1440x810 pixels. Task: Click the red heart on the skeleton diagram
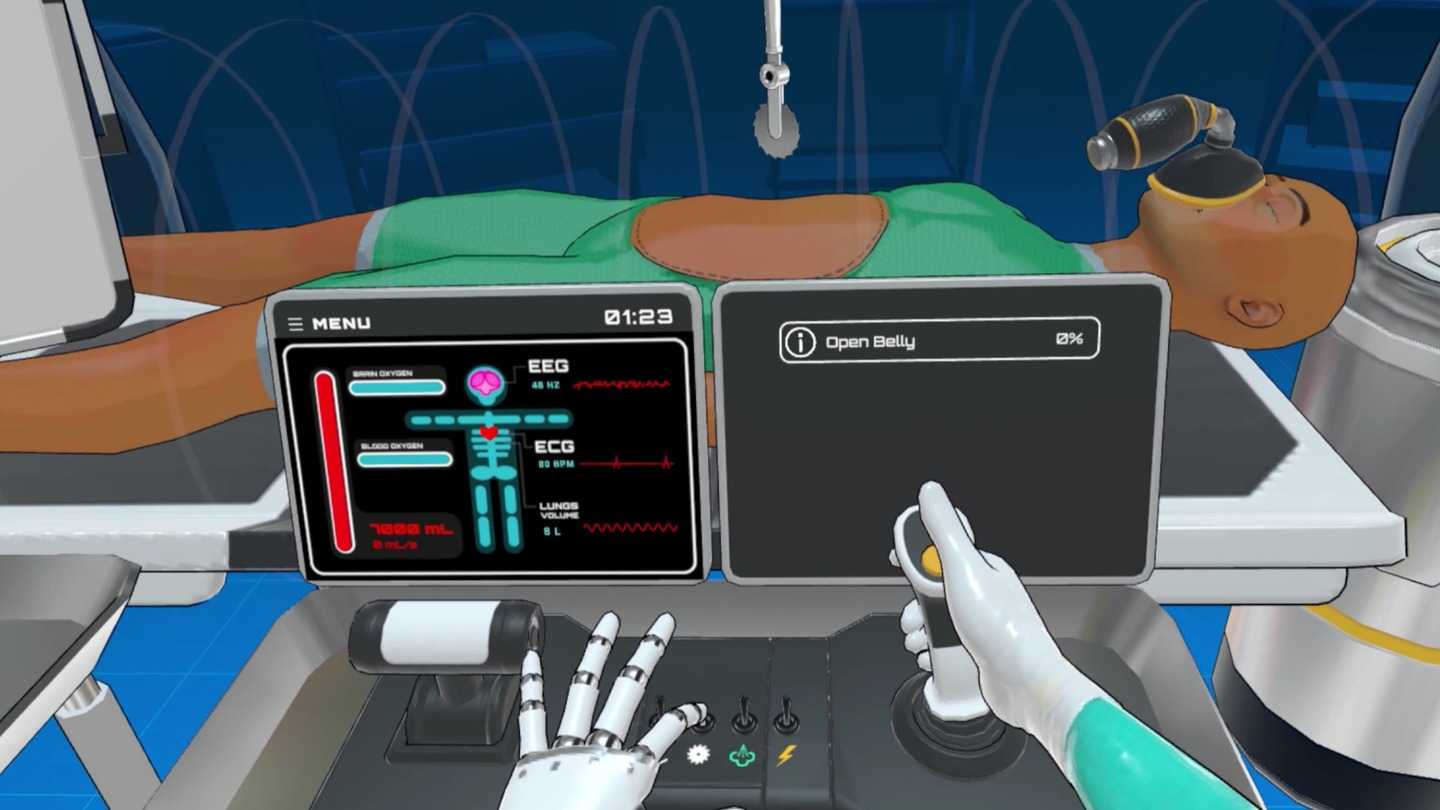[488, 430]
